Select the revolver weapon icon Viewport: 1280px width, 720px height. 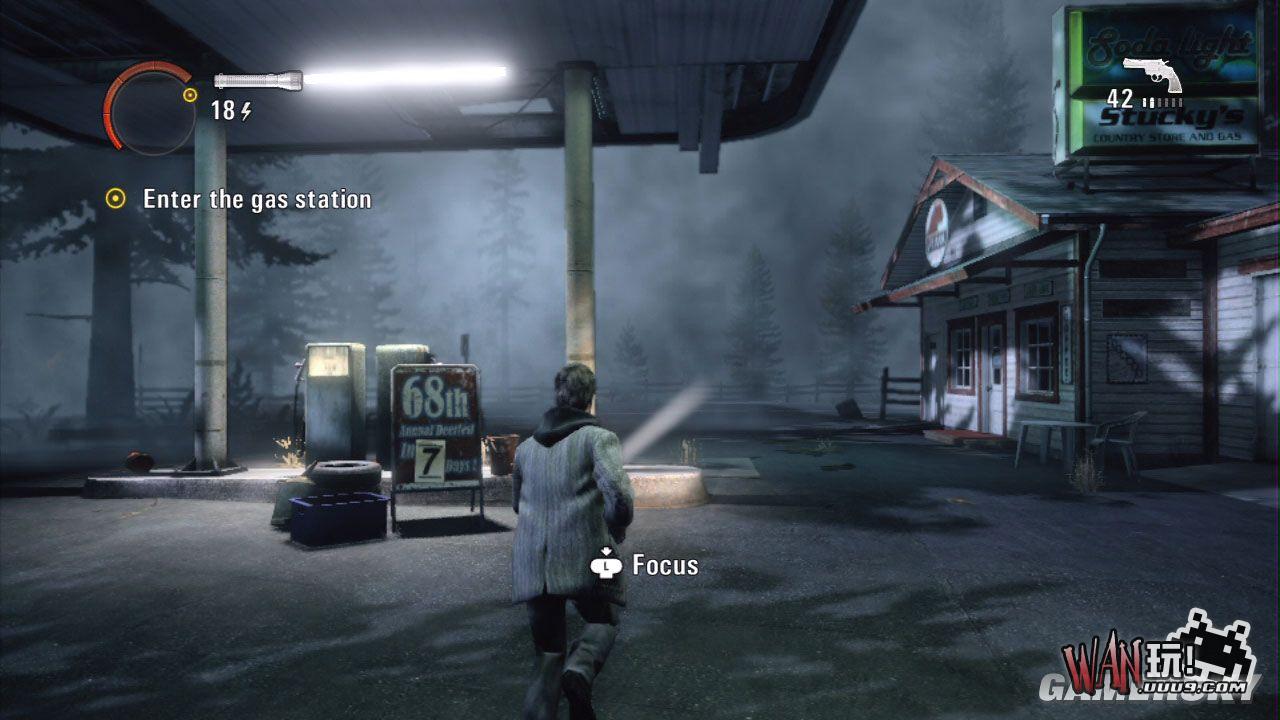[x=1153, y=74]
